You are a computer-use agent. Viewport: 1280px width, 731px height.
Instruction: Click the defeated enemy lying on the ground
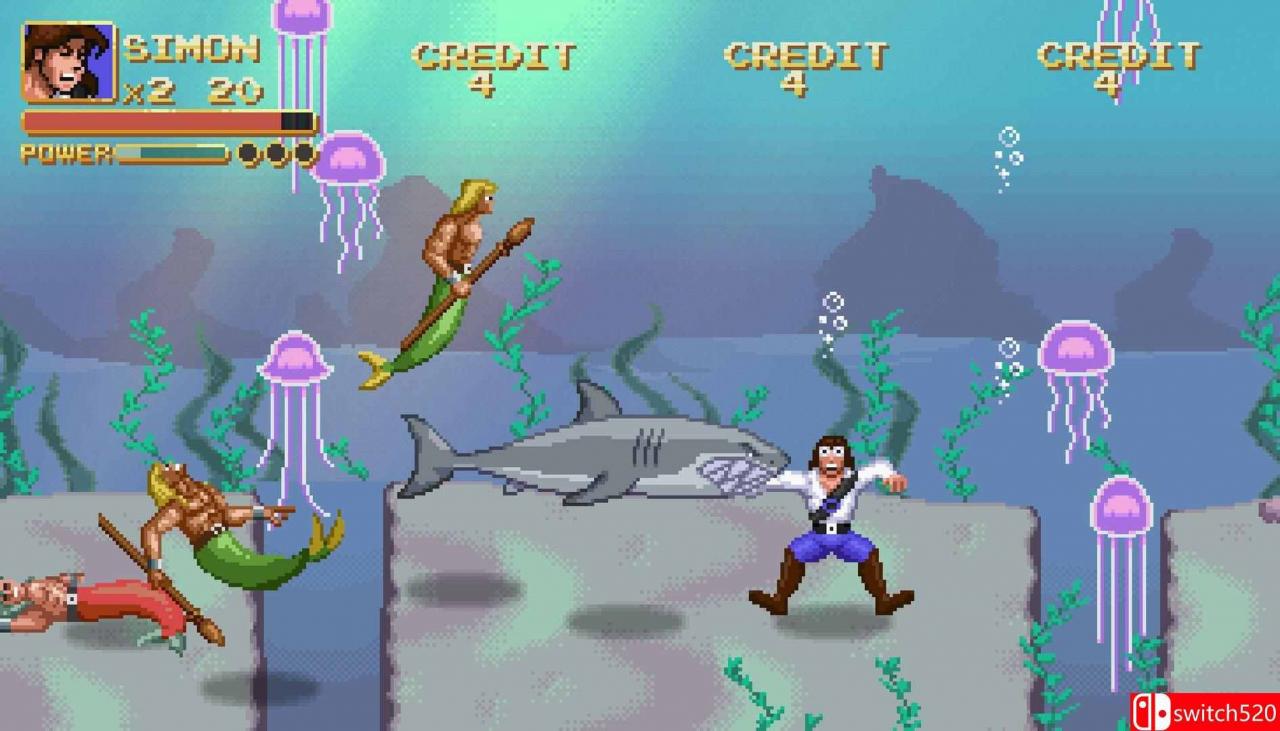[80, 600]
